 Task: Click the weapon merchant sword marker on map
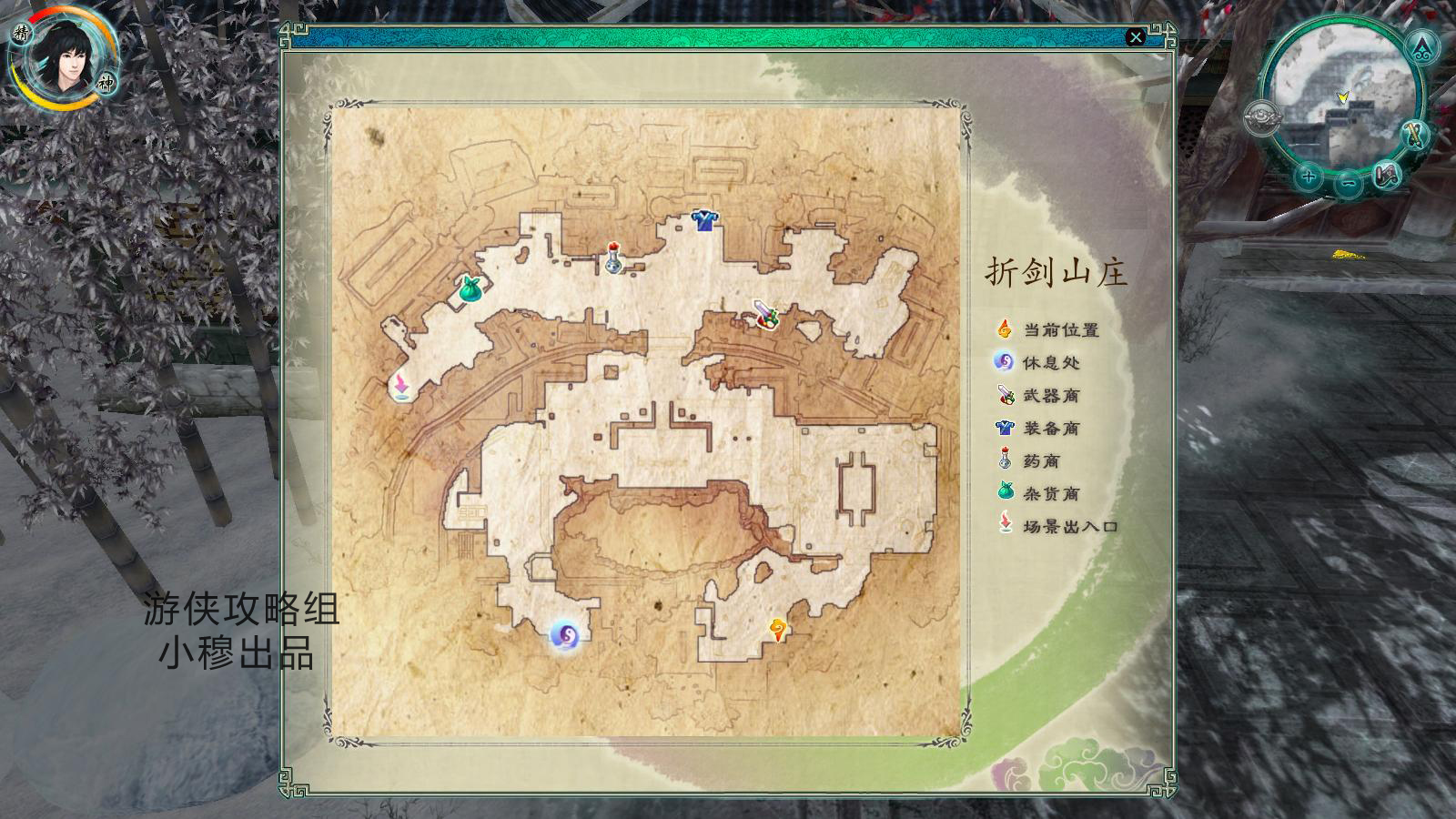765,314
